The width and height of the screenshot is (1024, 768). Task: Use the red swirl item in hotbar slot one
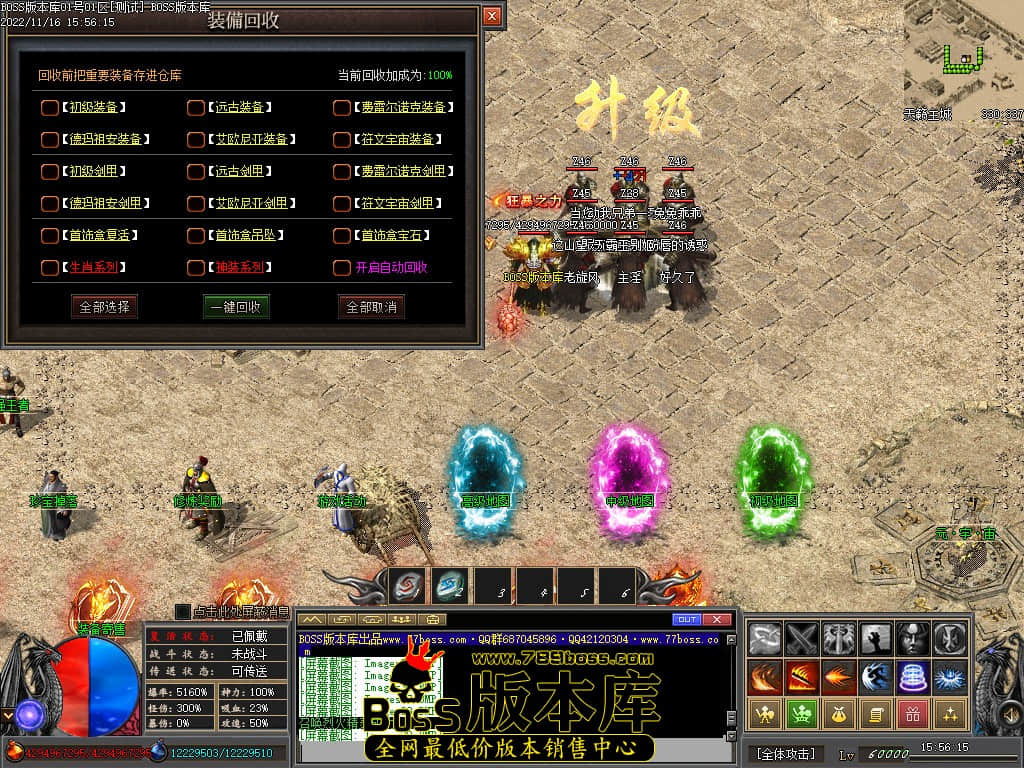(407, 587)
